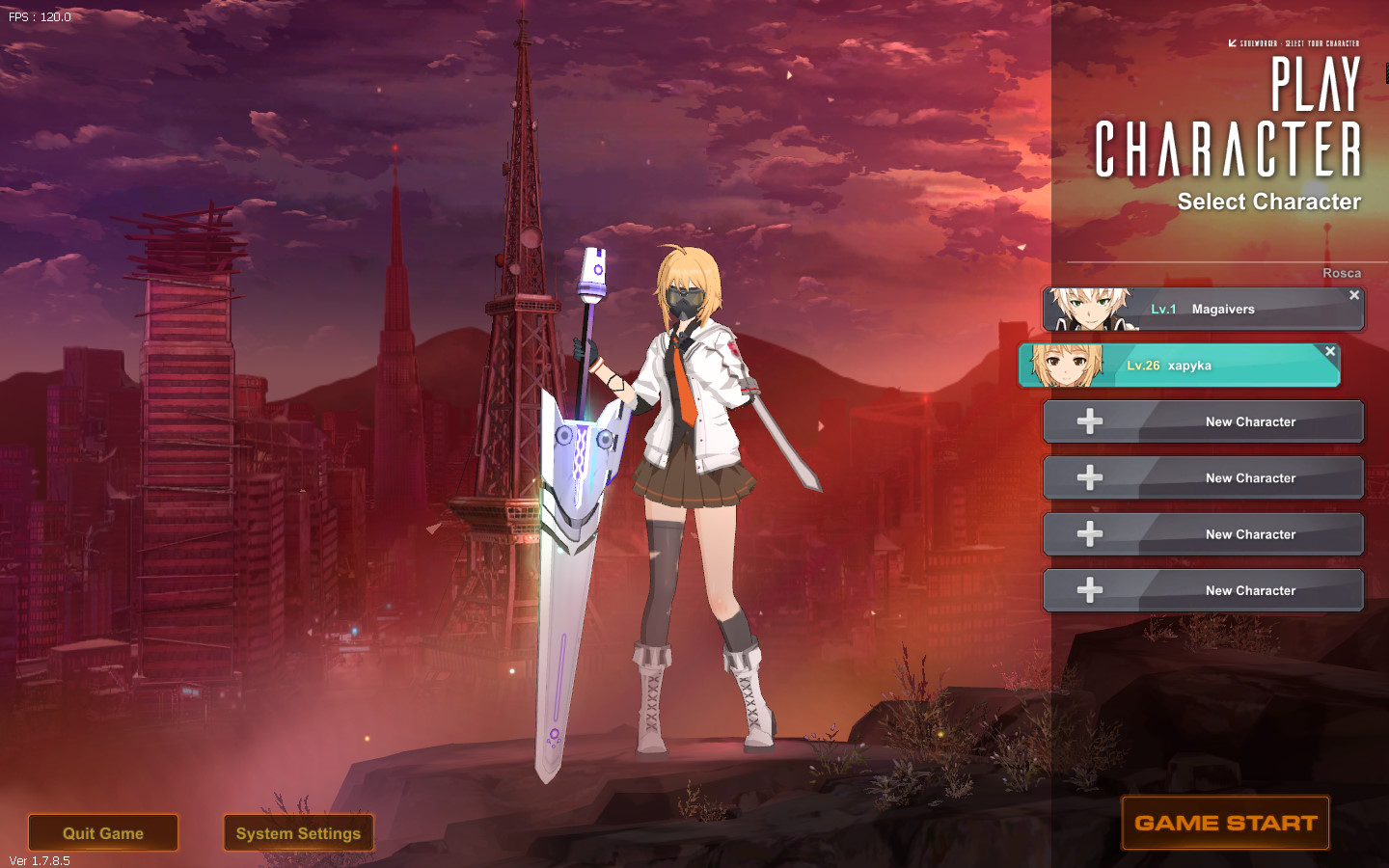Viewport: 1389px width, 868px height.
Task: Open System Settings
Action: click(x=298, y=833)
